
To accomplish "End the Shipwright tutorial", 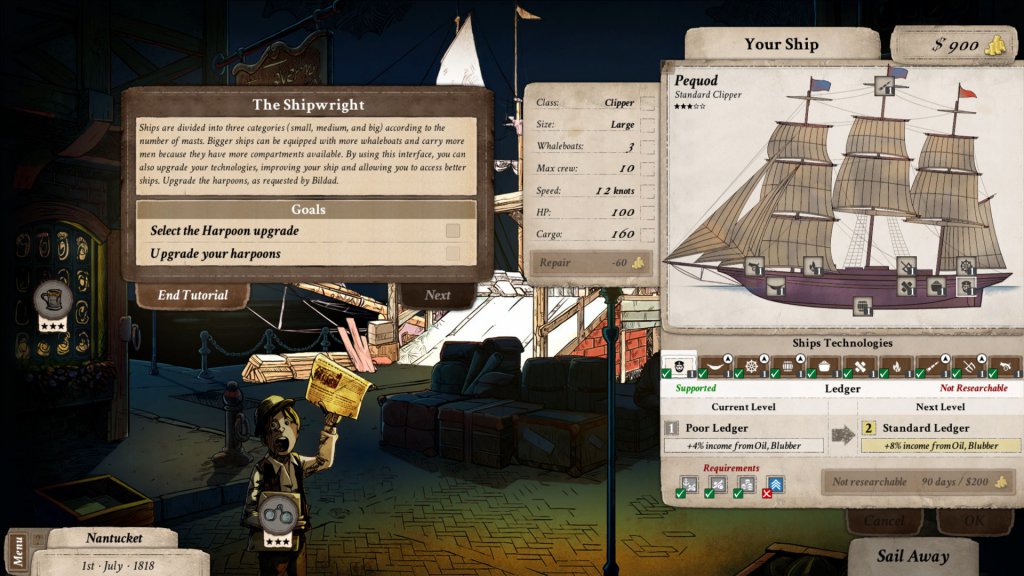I will point(192,295).
